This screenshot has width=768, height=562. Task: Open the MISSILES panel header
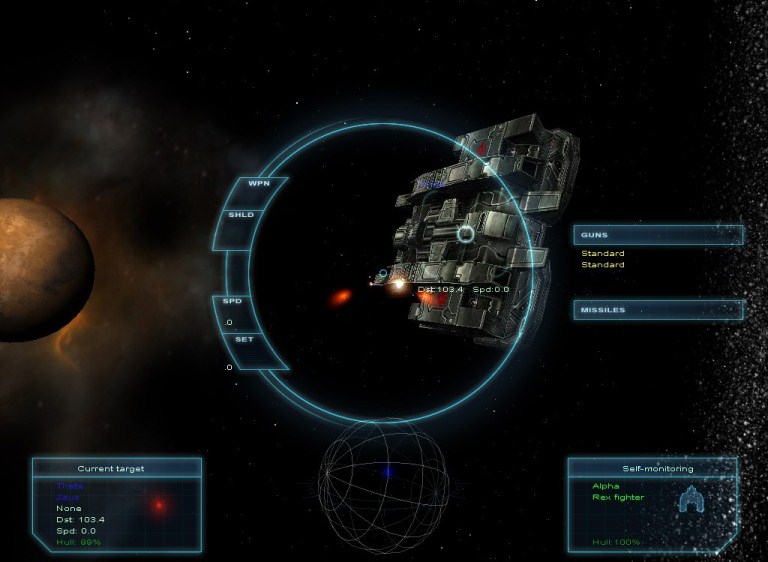657,310
